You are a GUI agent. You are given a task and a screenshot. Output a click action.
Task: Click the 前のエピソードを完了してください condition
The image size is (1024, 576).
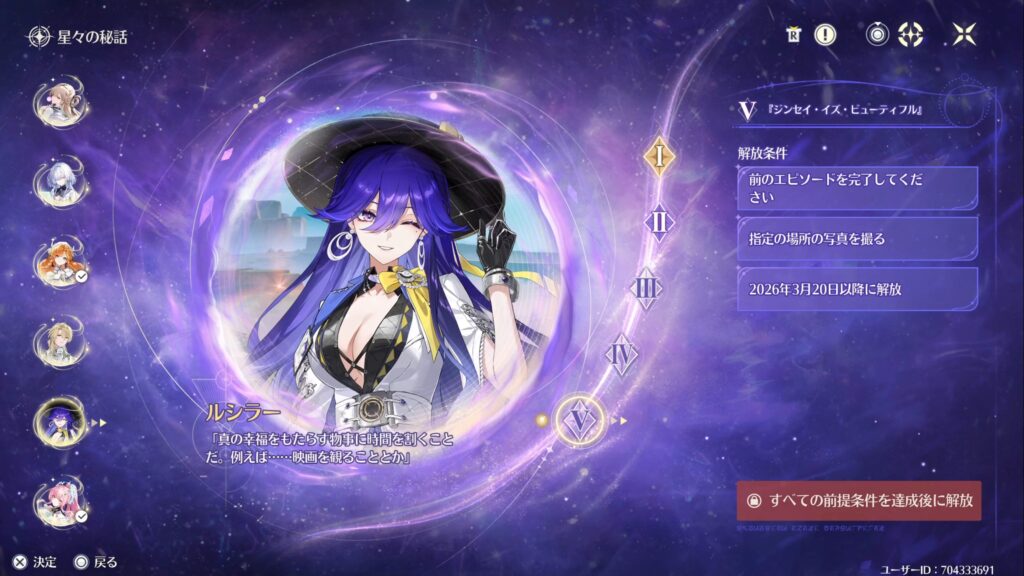tap(856, 188)
